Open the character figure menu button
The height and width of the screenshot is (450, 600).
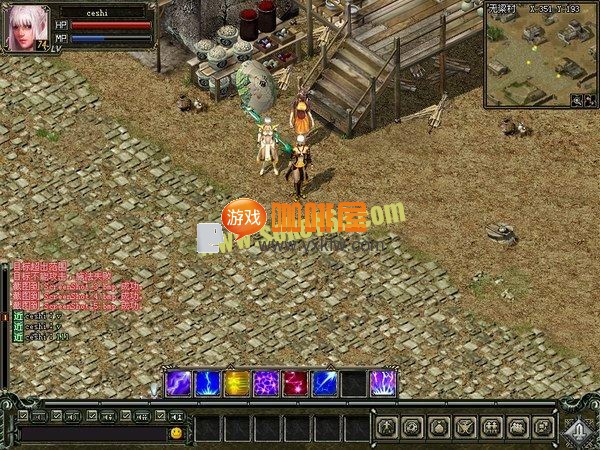[x=387, y=428]
